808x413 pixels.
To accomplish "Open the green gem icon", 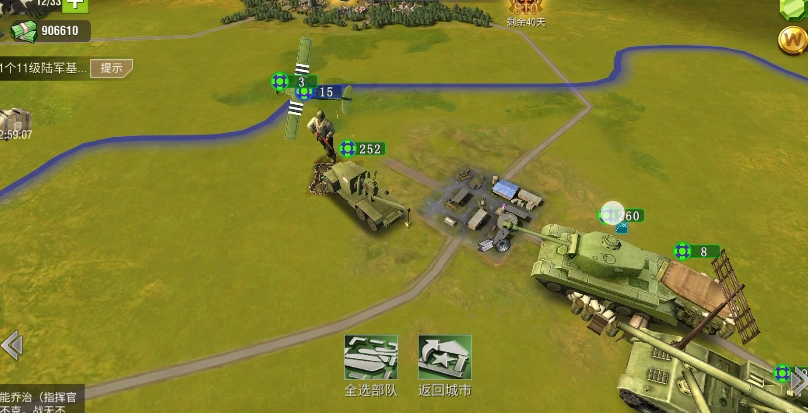I will (x=792, y=6).
